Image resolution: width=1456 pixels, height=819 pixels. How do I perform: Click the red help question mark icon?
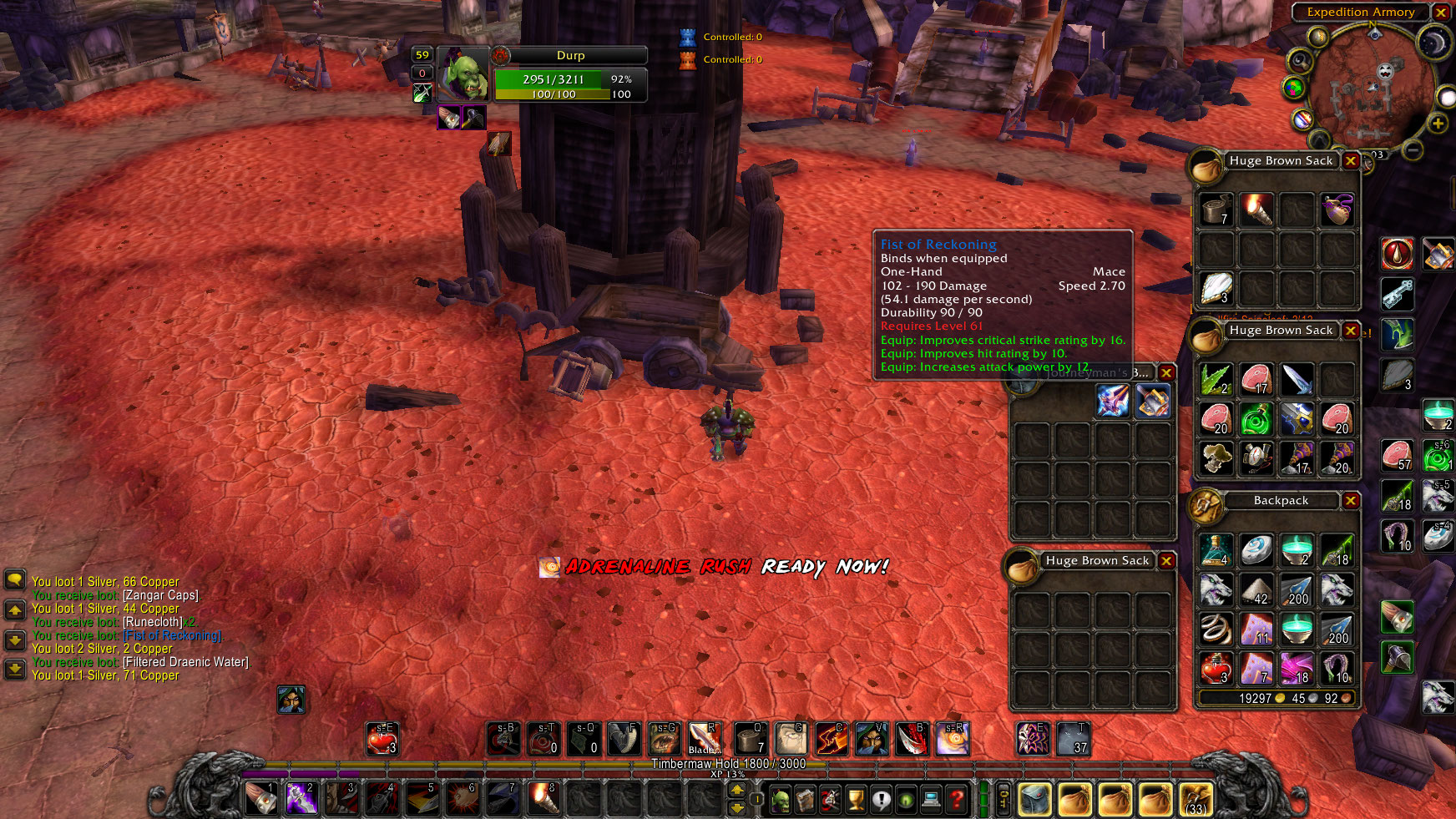pos(954,800)
